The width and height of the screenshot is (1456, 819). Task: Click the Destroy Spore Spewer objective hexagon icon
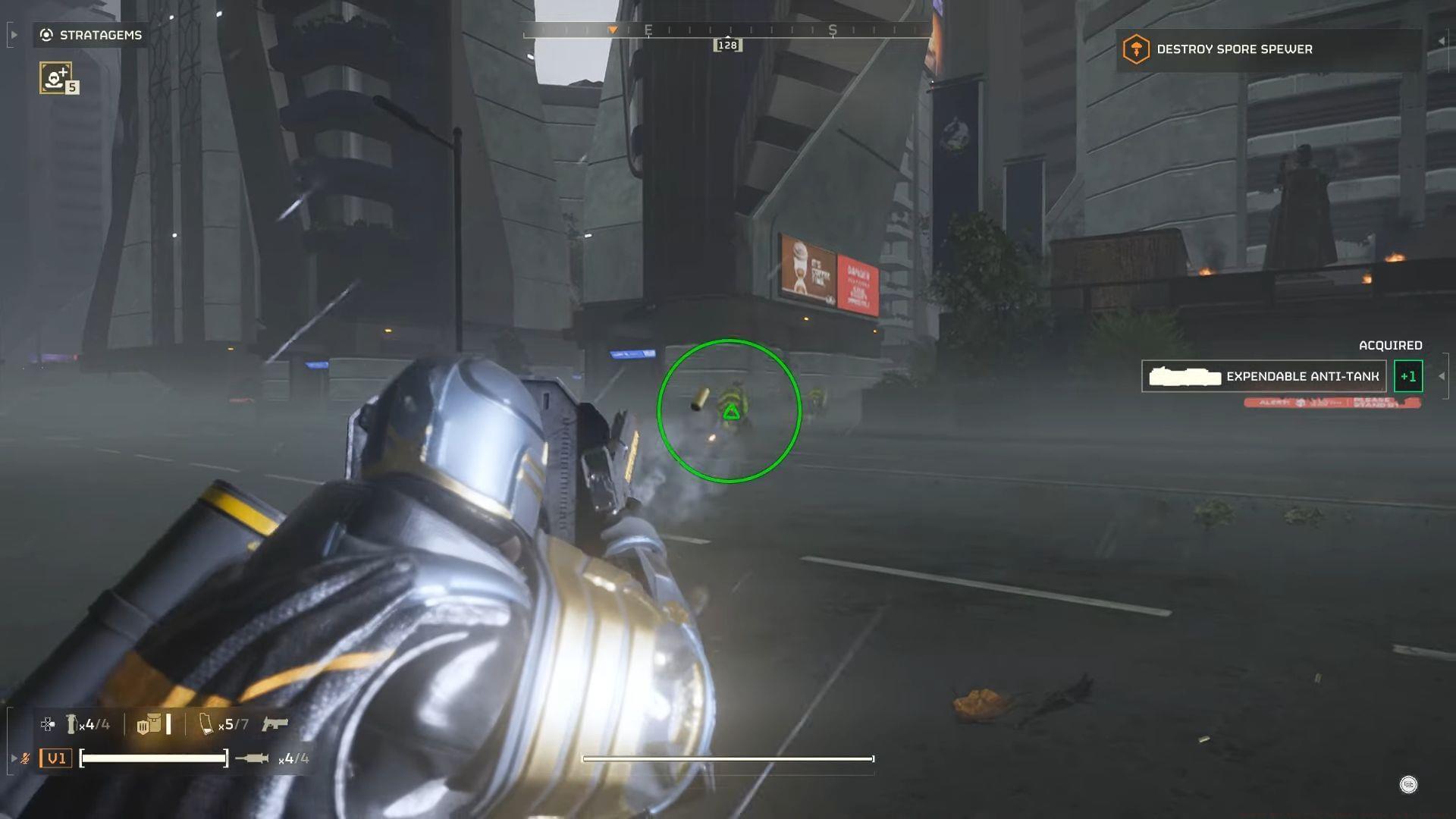point(1134,49)
